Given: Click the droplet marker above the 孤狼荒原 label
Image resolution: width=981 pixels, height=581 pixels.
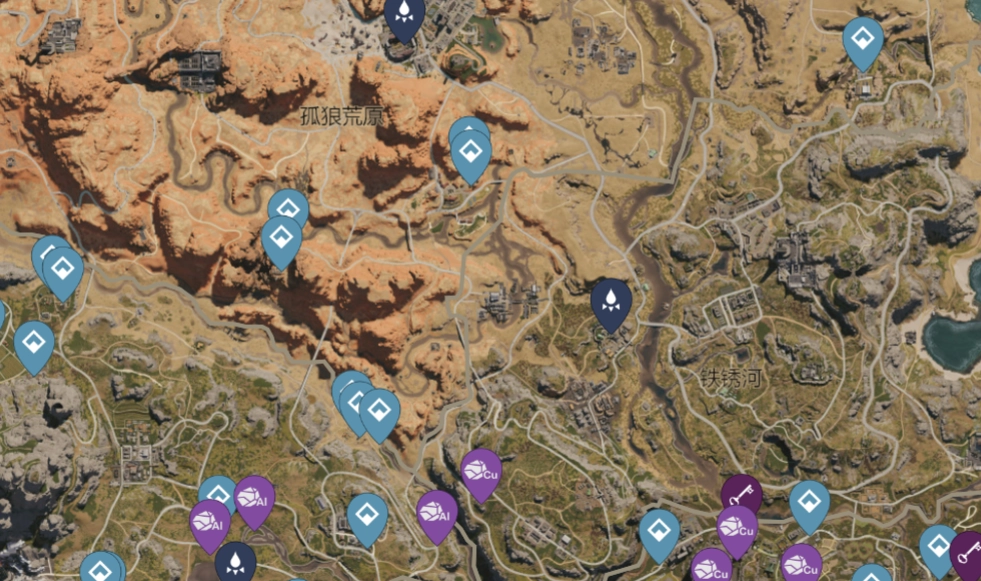Looking at the screenshot, I should (x=404, y=15).
